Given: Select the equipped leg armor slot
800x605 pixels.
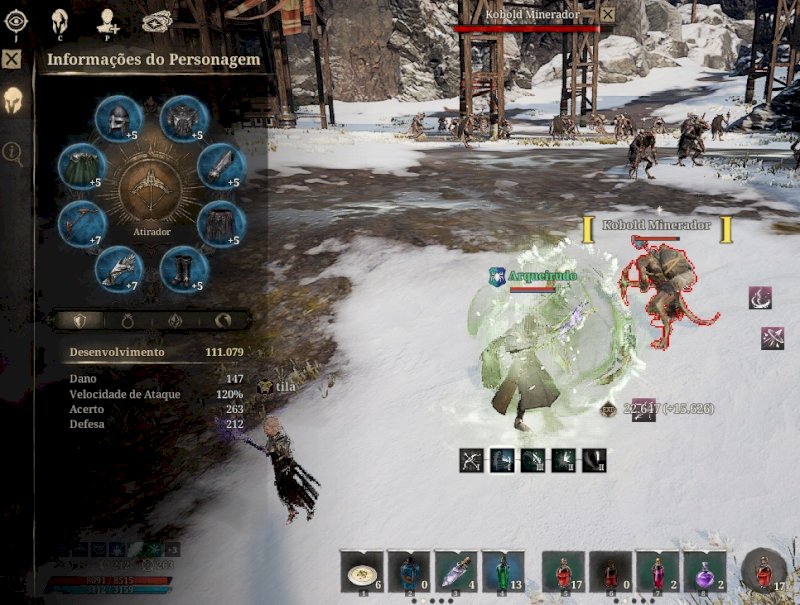Looking at the screenshot, I should 221,224.
